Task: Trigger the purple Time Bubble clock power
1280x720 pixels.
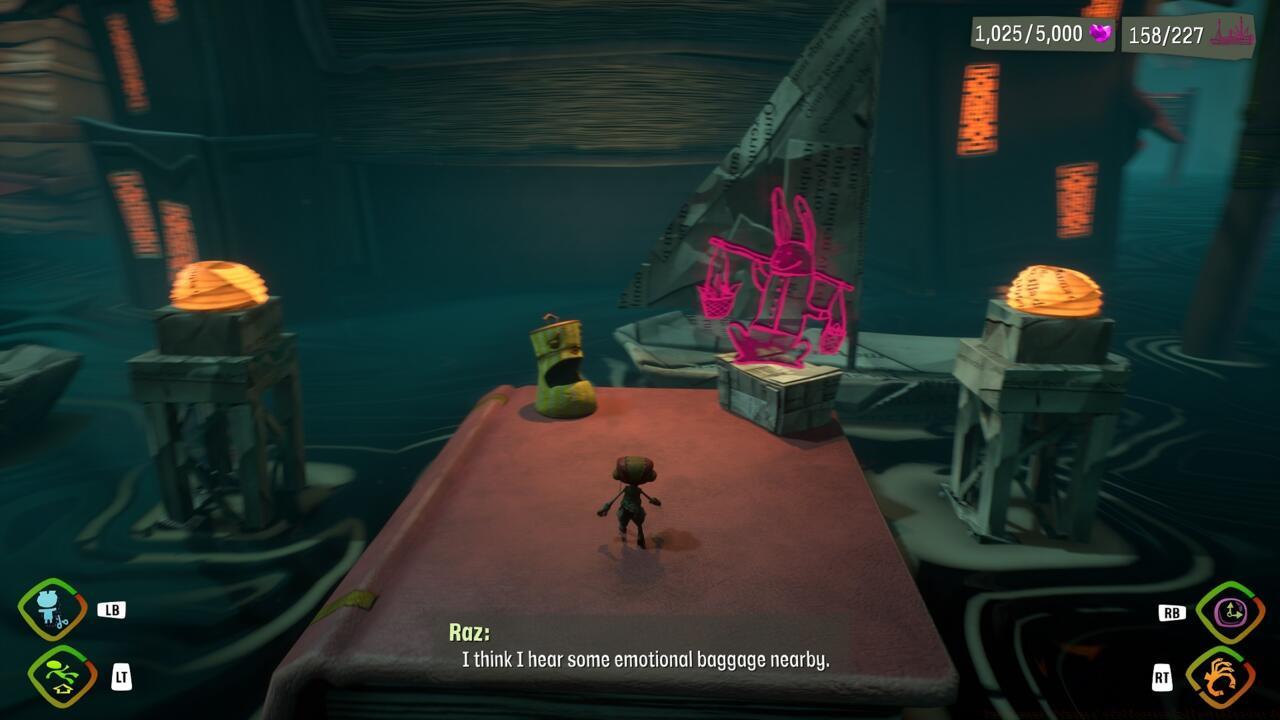Action: pos(1229,612)
